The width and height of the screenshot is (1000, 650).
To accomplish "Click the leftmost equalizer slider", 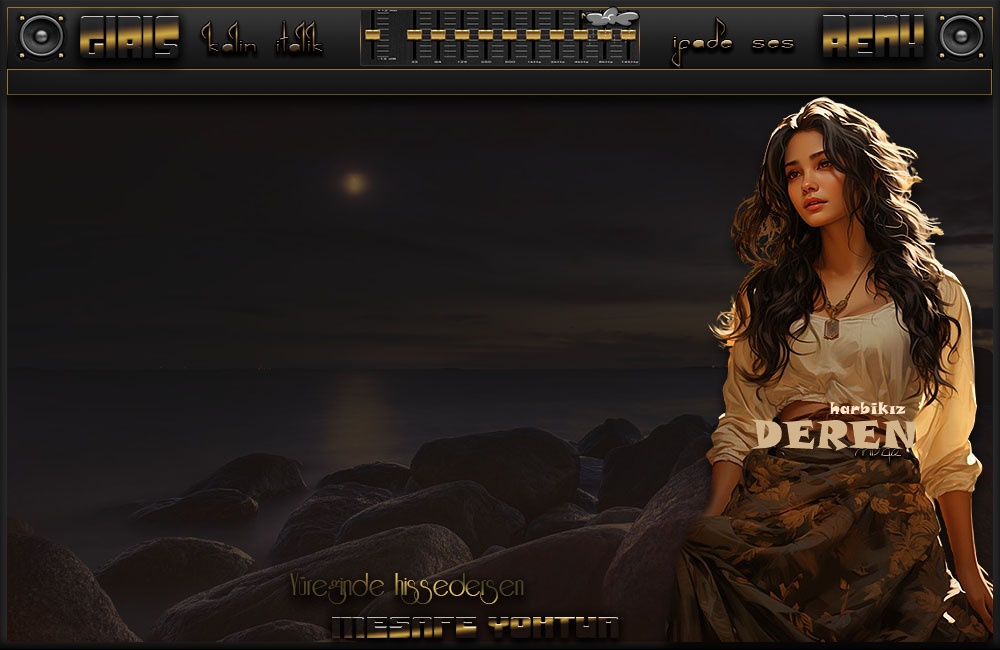I will [374, 34].
